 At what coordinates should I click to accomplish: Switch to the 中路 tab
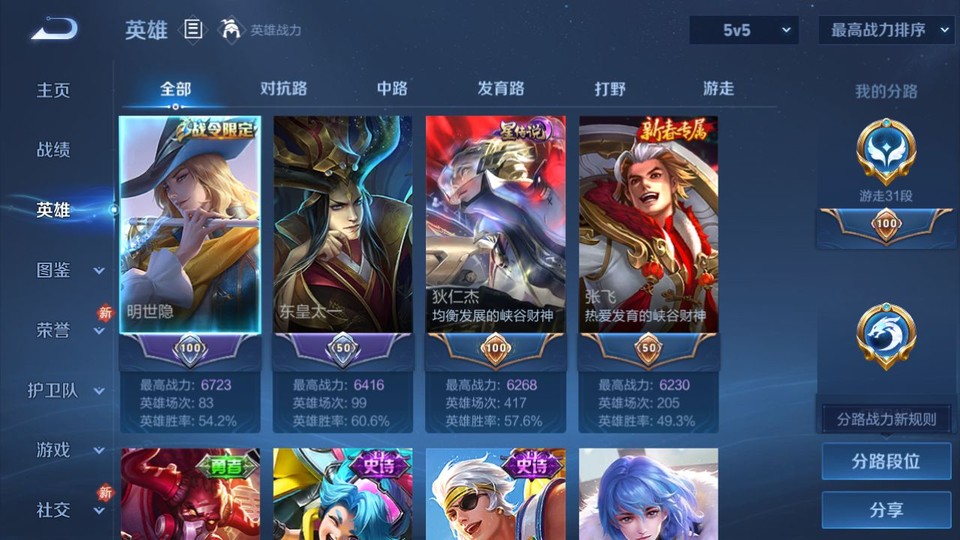pyautogui.click(x=392, y=88)
